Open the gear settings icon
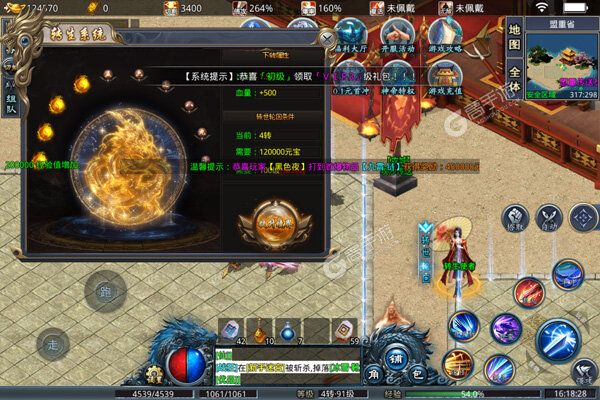Viewport: 600px width, 400px height. [x=154, y=375]
